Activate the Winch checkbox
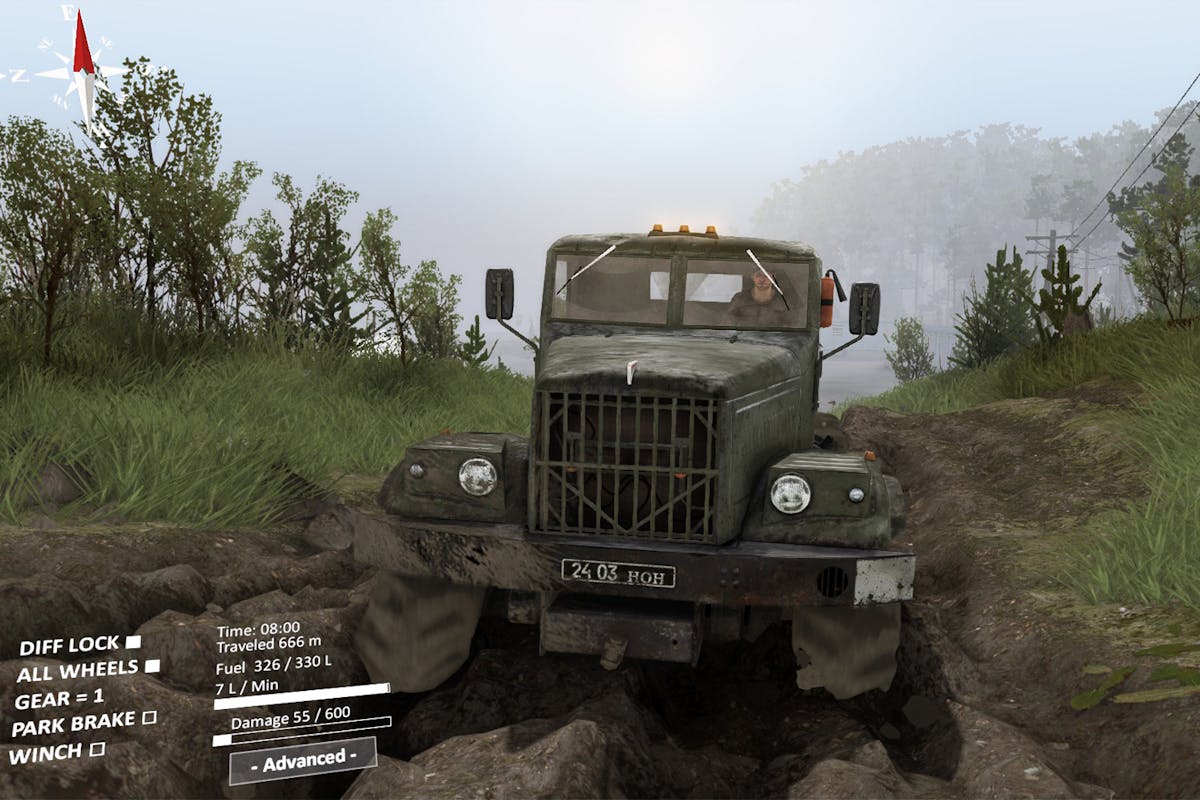The image size is (1200, 800). (98, 747)
